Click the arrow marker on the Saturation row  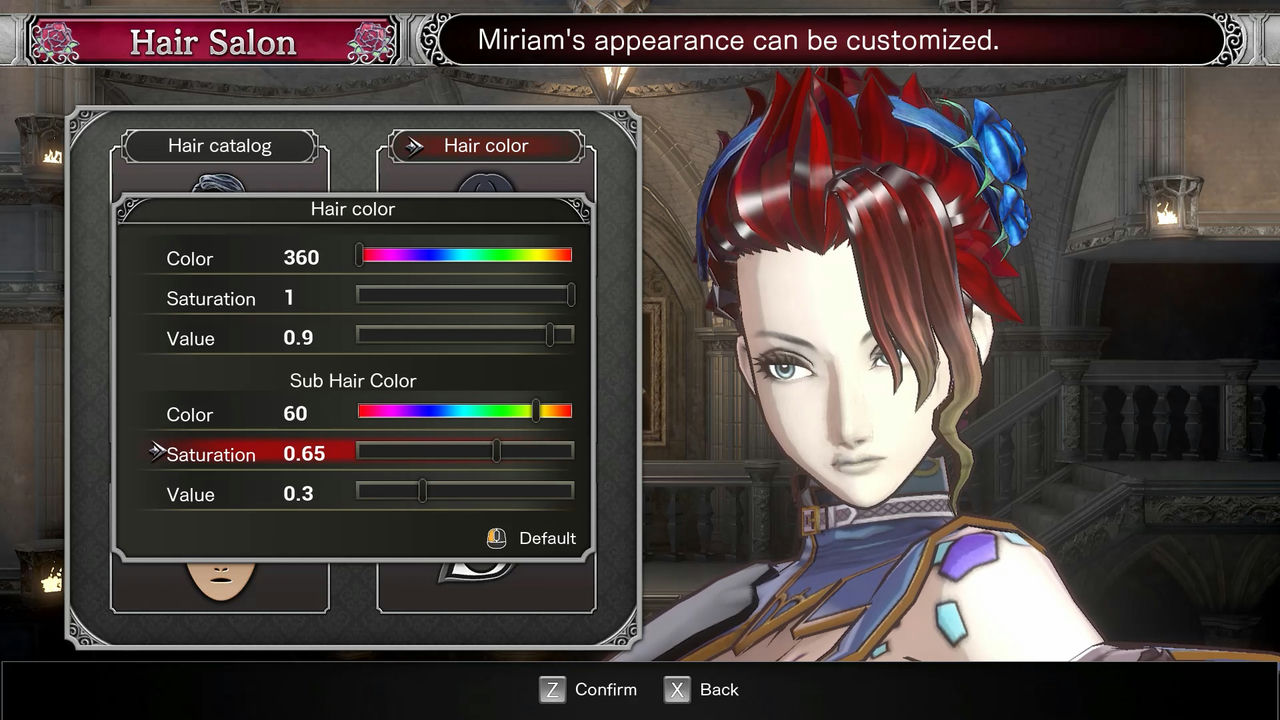(x=156, y=451)
